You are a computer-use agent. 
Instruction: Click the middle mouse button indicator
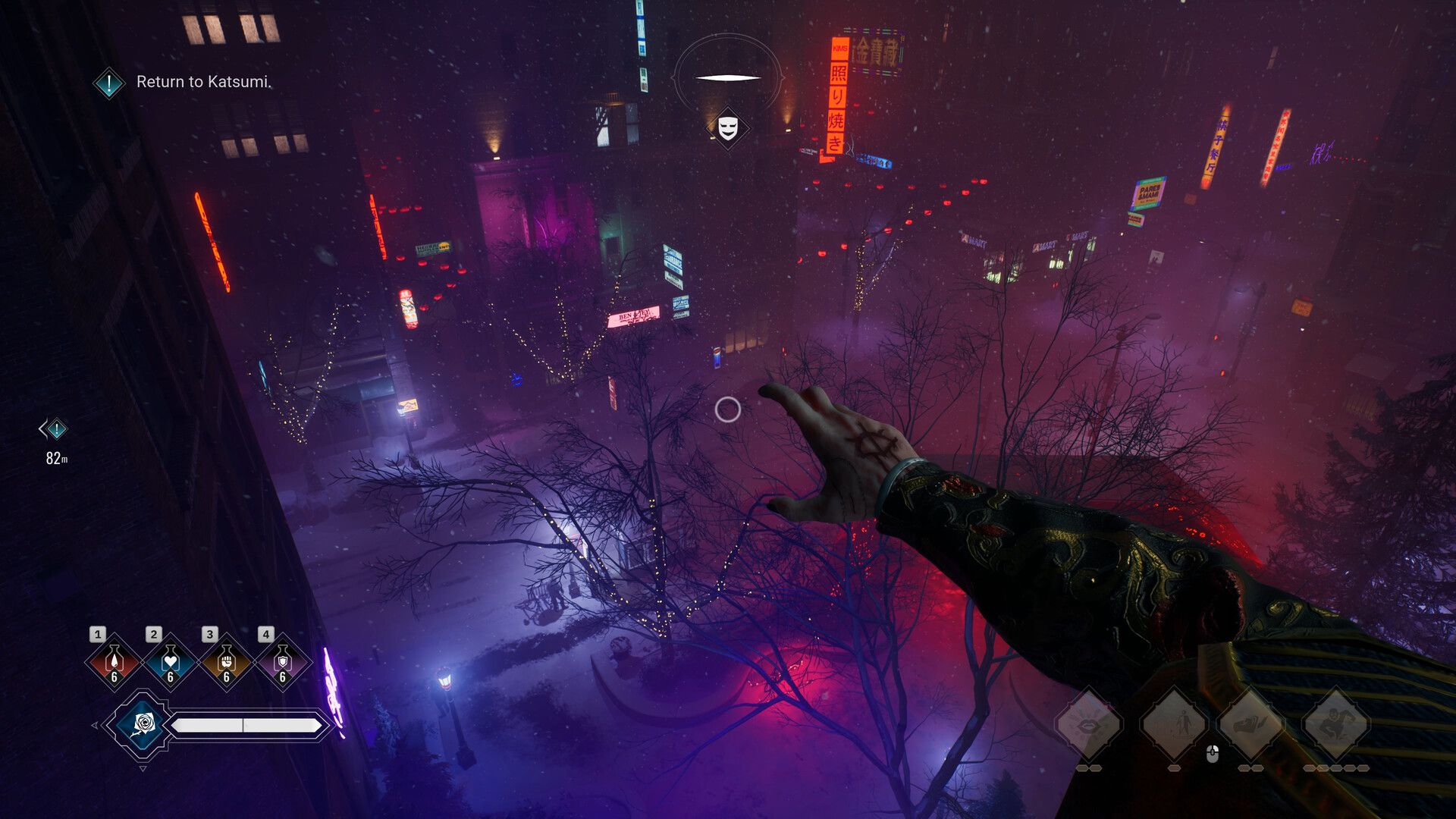point(1213,753)
